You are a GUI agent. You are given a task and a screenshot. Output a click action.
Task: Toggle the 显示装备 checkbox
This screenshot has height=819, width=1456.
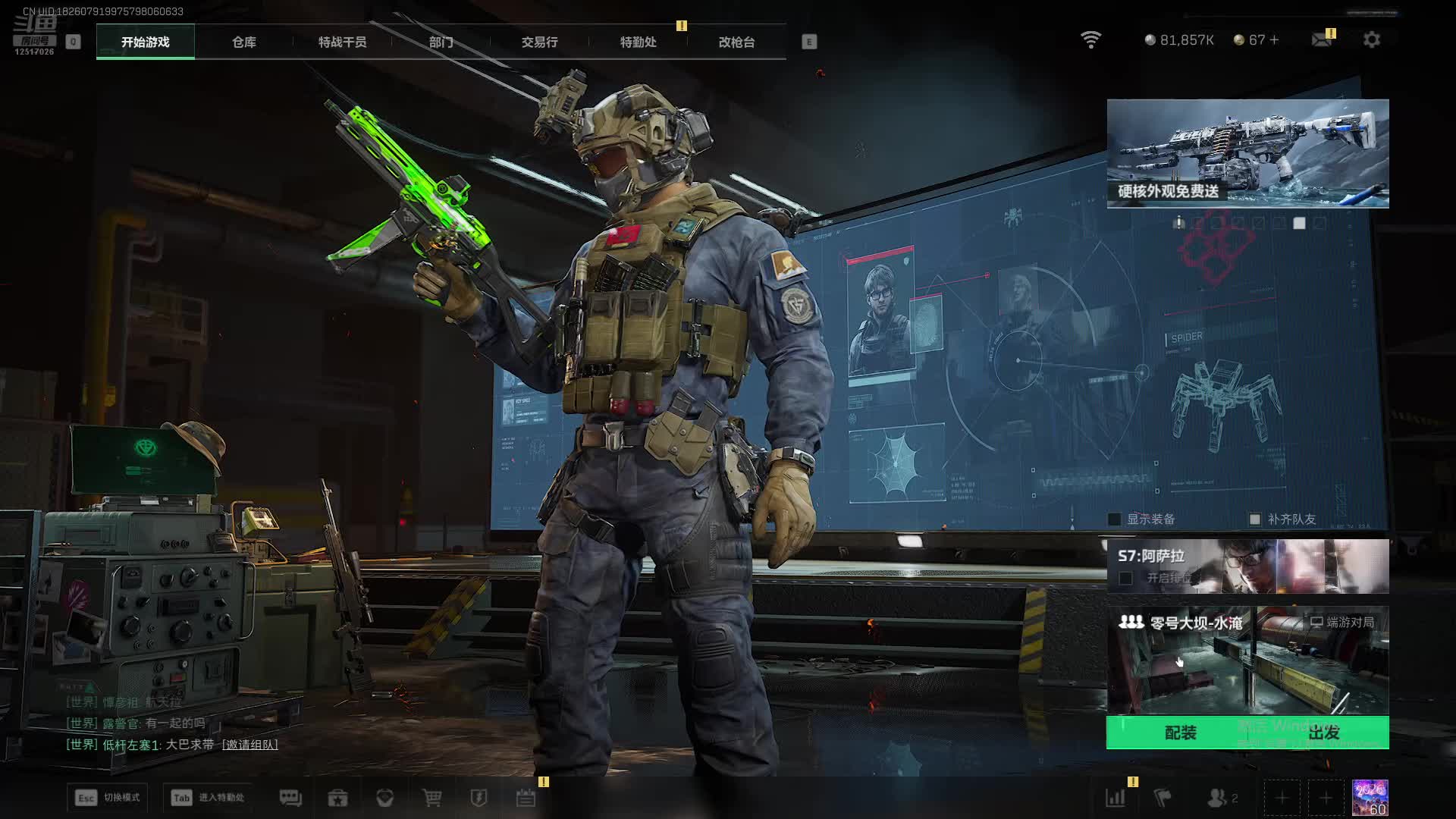(1115, 519)
